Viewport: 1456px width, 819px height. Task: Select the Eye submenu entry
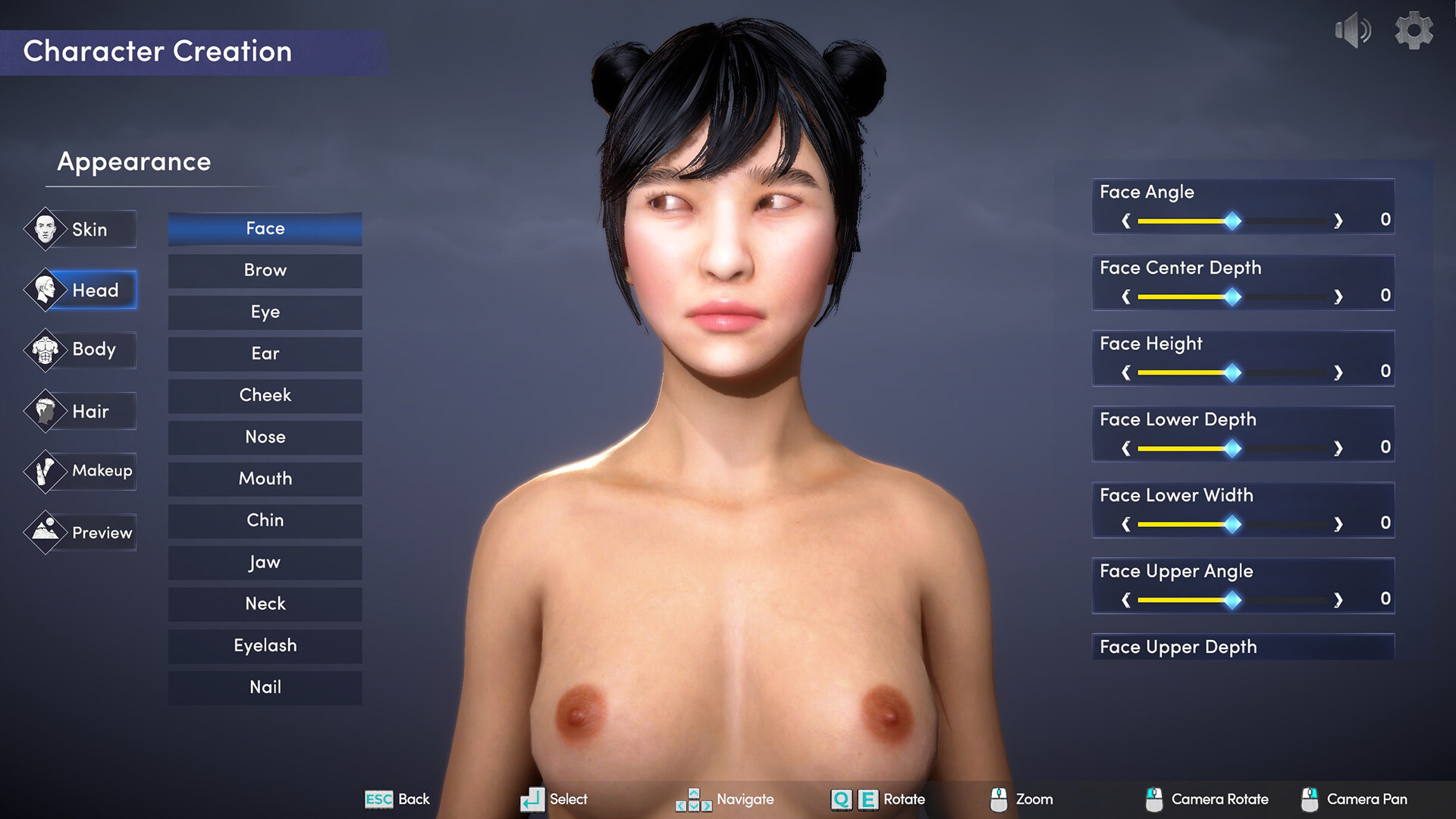point(265,312)
